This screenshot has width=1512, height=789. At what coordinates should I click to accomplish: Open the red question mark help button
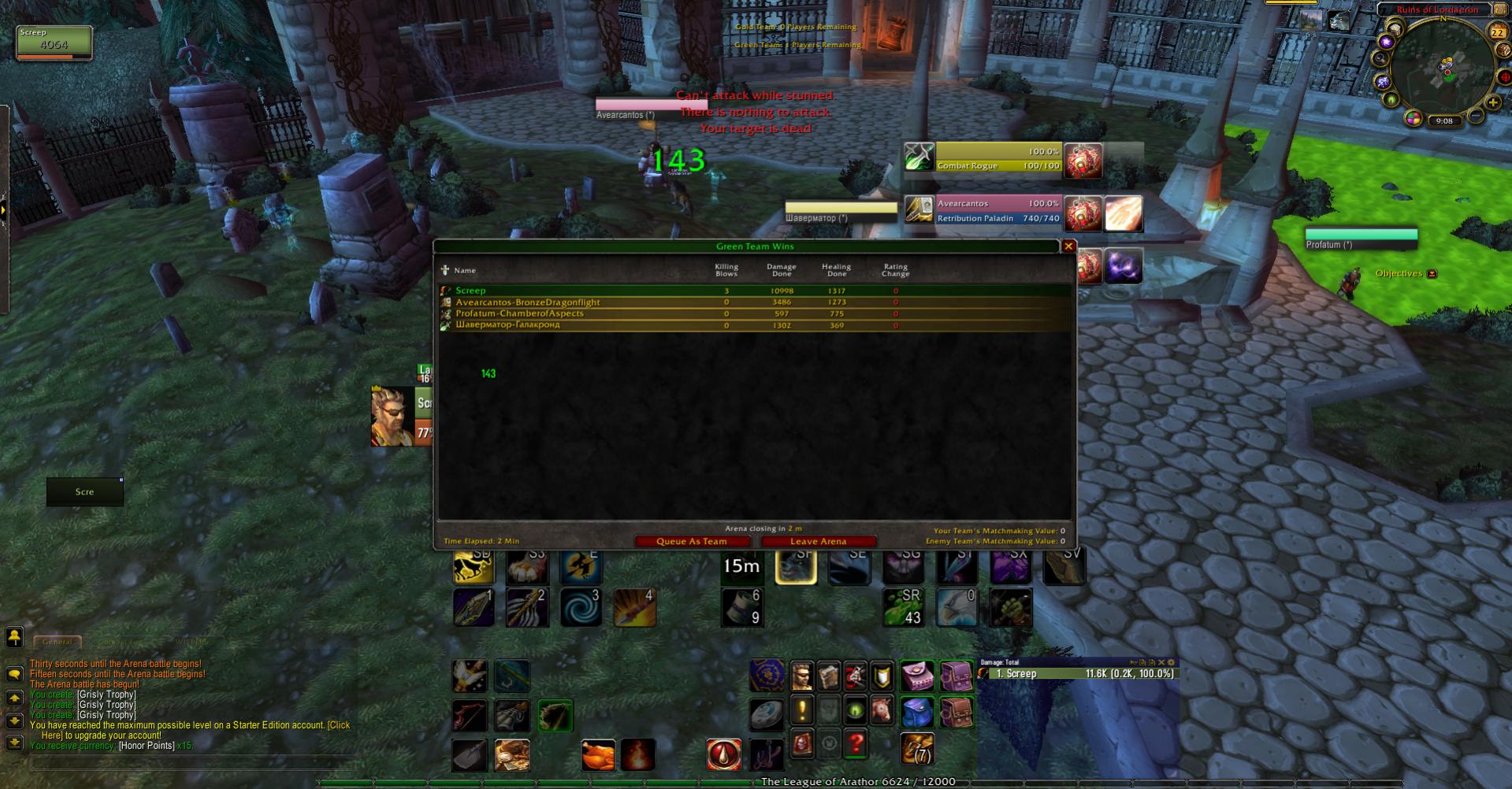[x=856, y=743]
